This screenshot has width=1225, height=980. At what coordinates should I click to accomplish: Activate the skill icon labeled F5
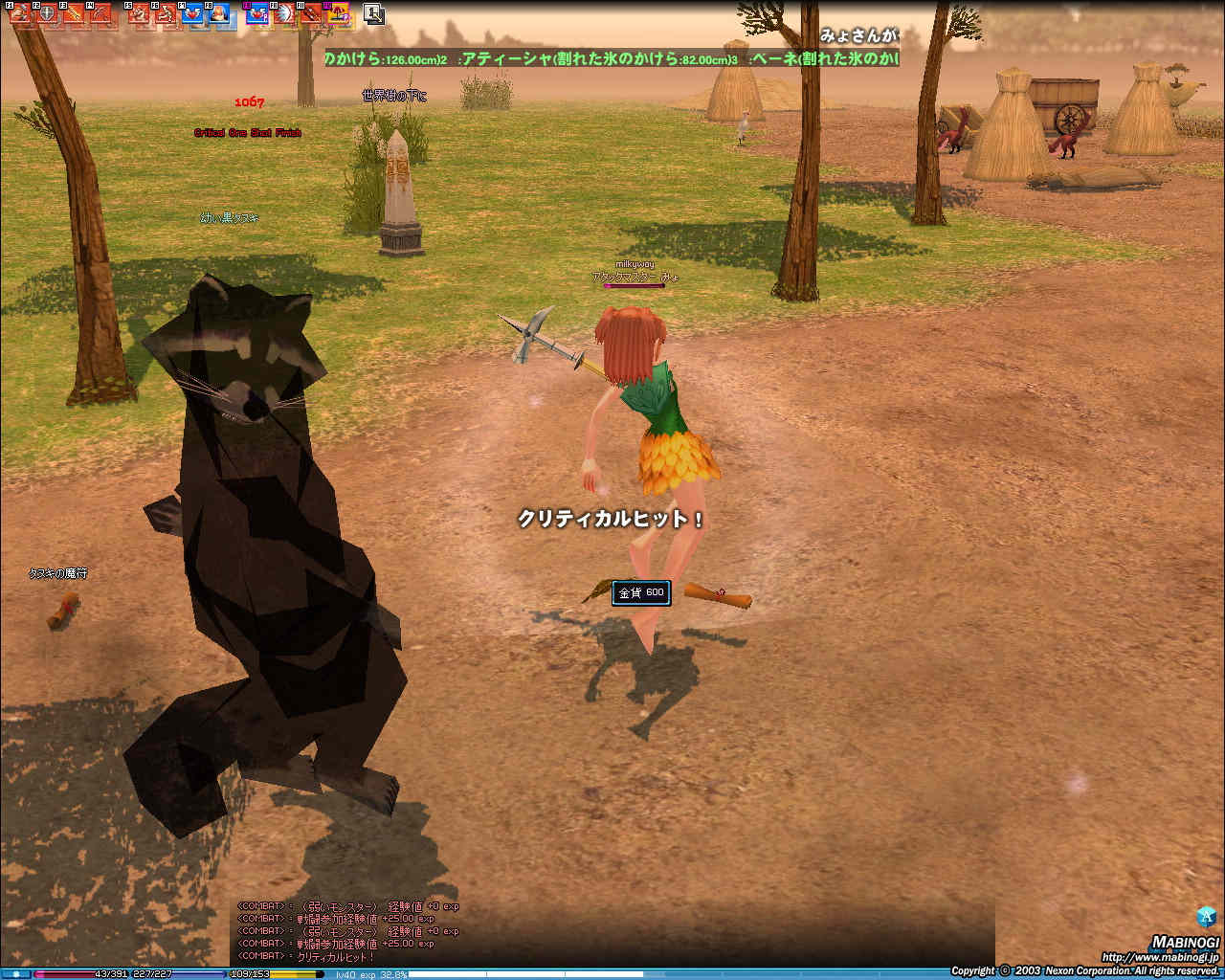139,14
